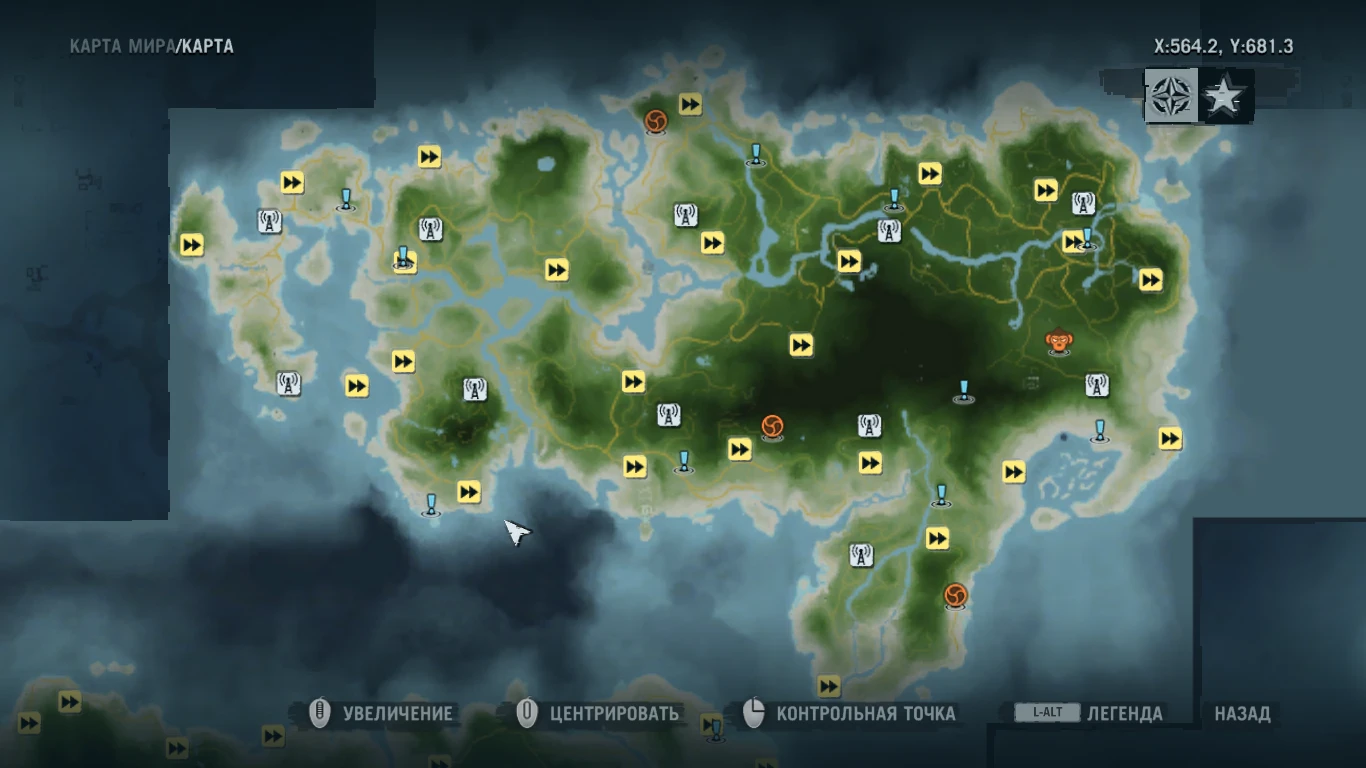
Task: Select the orange wheel marker at the top of the map
Action: point(658,117)
